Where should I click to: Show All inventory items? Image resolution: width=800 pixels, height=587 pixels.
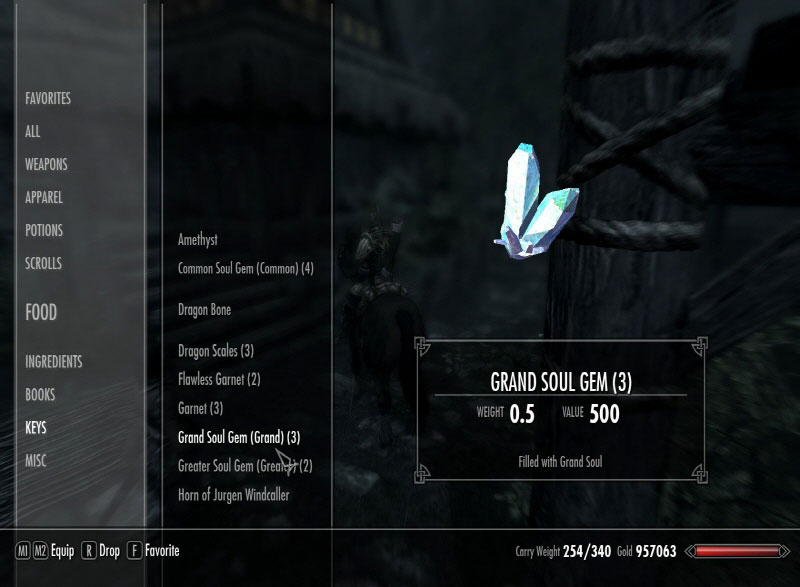(33, 131)
